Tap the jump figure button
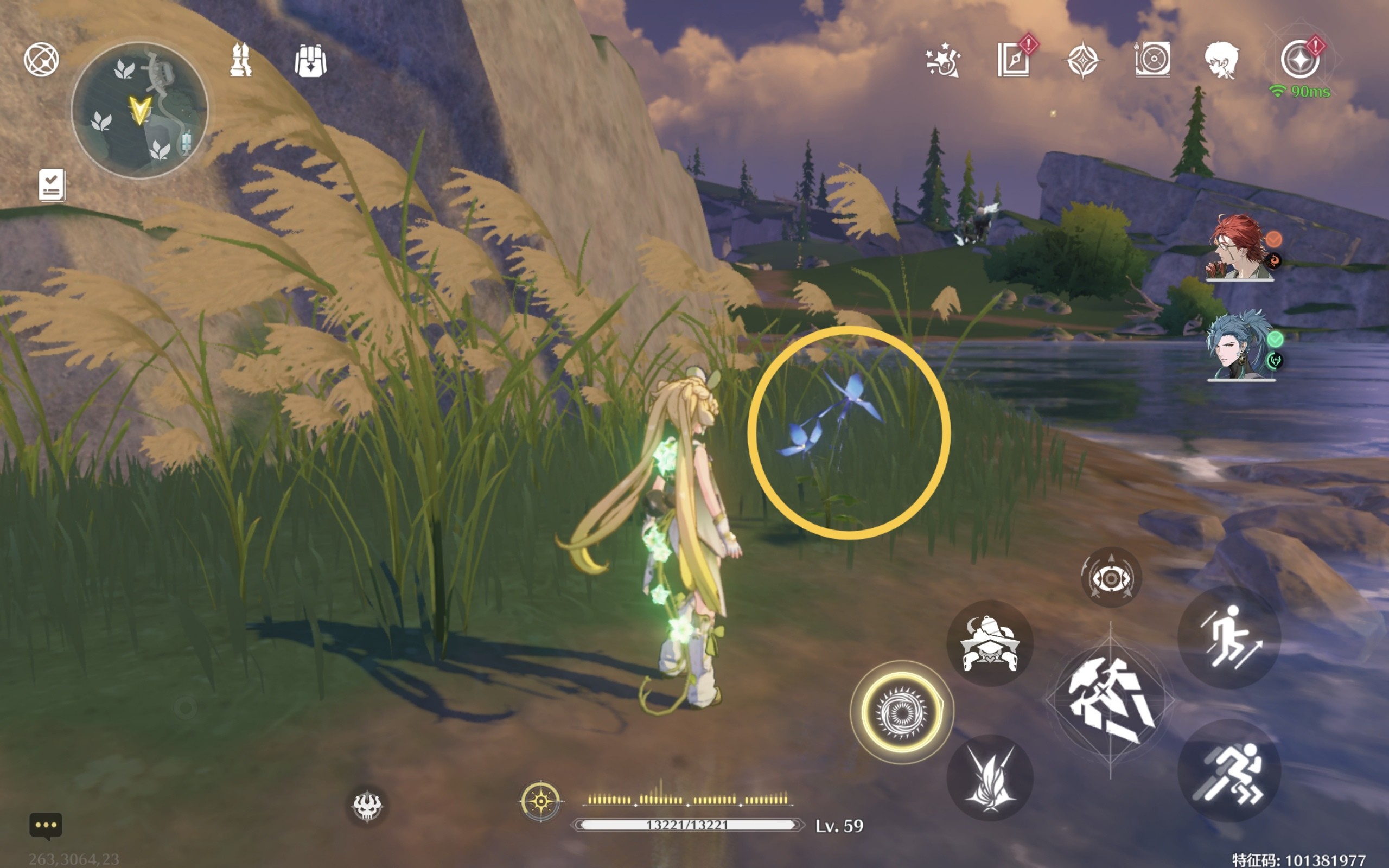Image resolution: width=1389 pixels, height=868 pixels. pos(1229,638)
